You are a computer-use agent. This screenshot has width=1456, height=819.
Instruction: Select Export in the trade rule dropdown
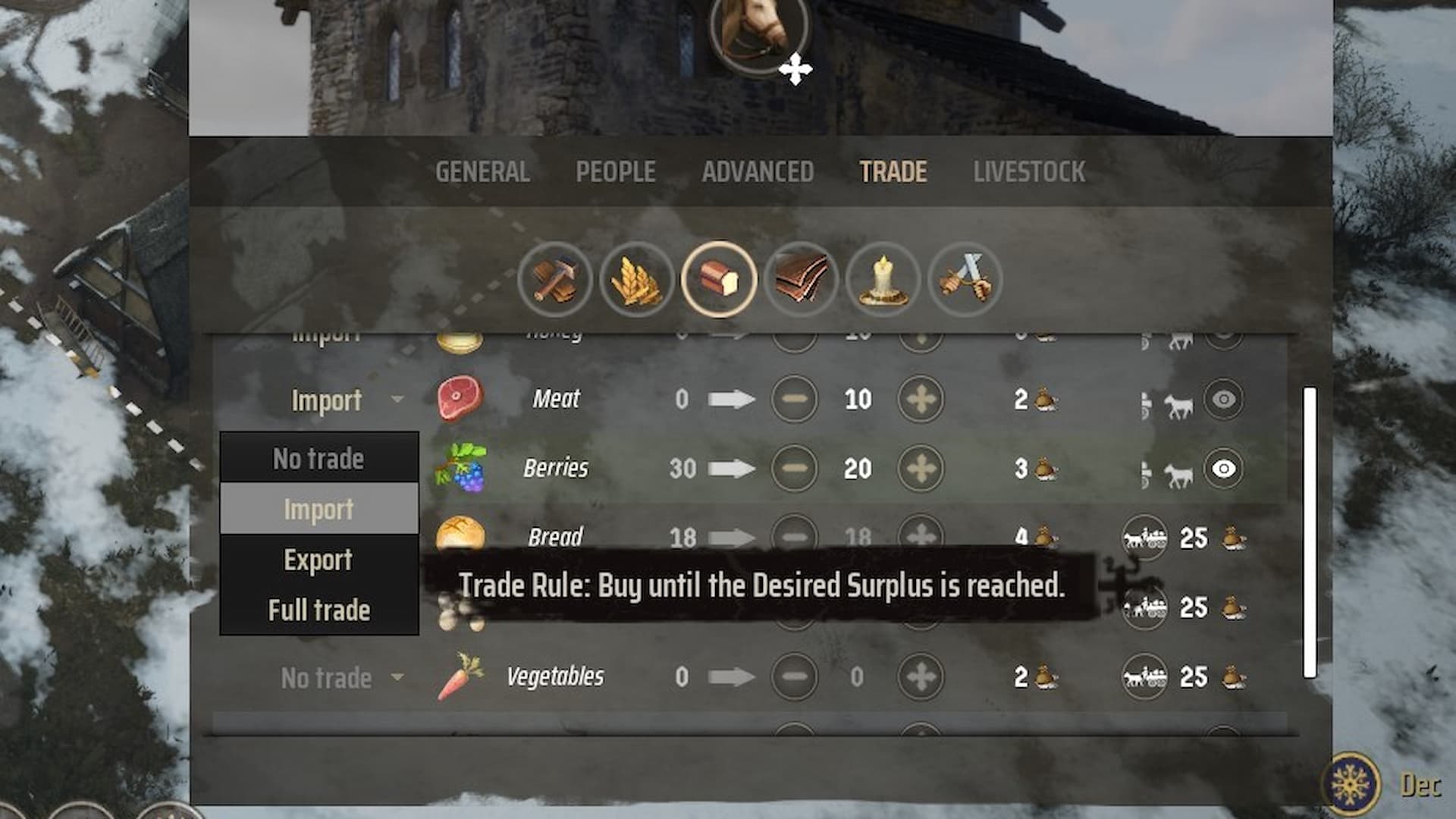(x=318, y=560)
